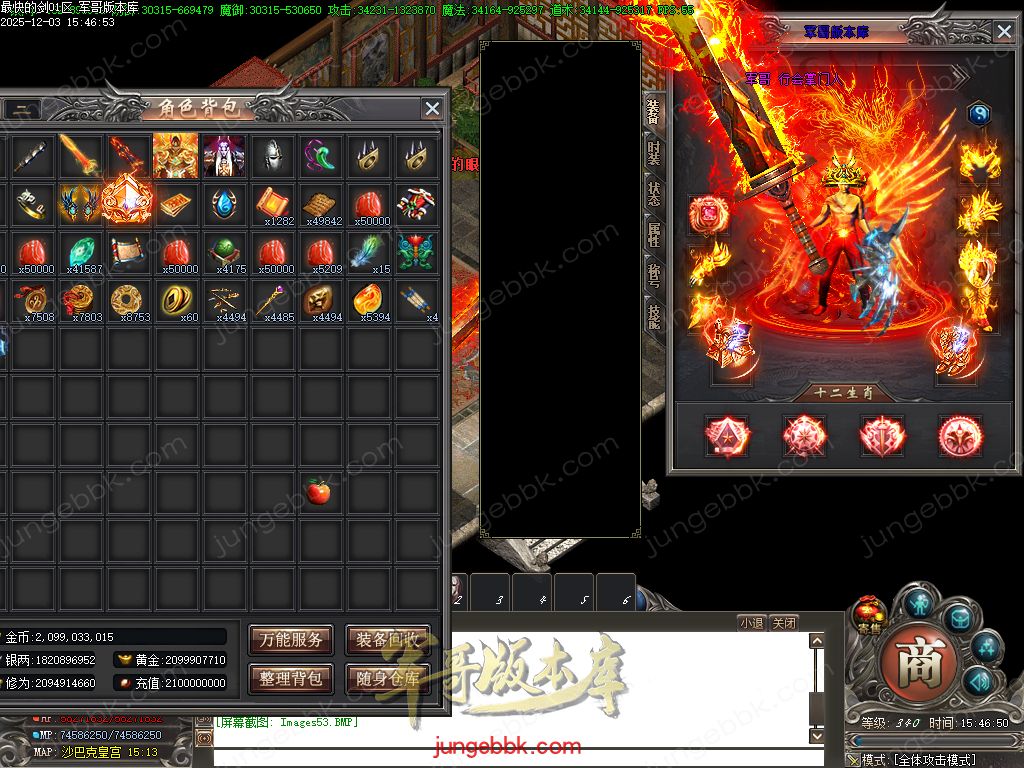1024x768 pixels.
Task: Select the silver helmet inventory slot
Action: [271, 155]
